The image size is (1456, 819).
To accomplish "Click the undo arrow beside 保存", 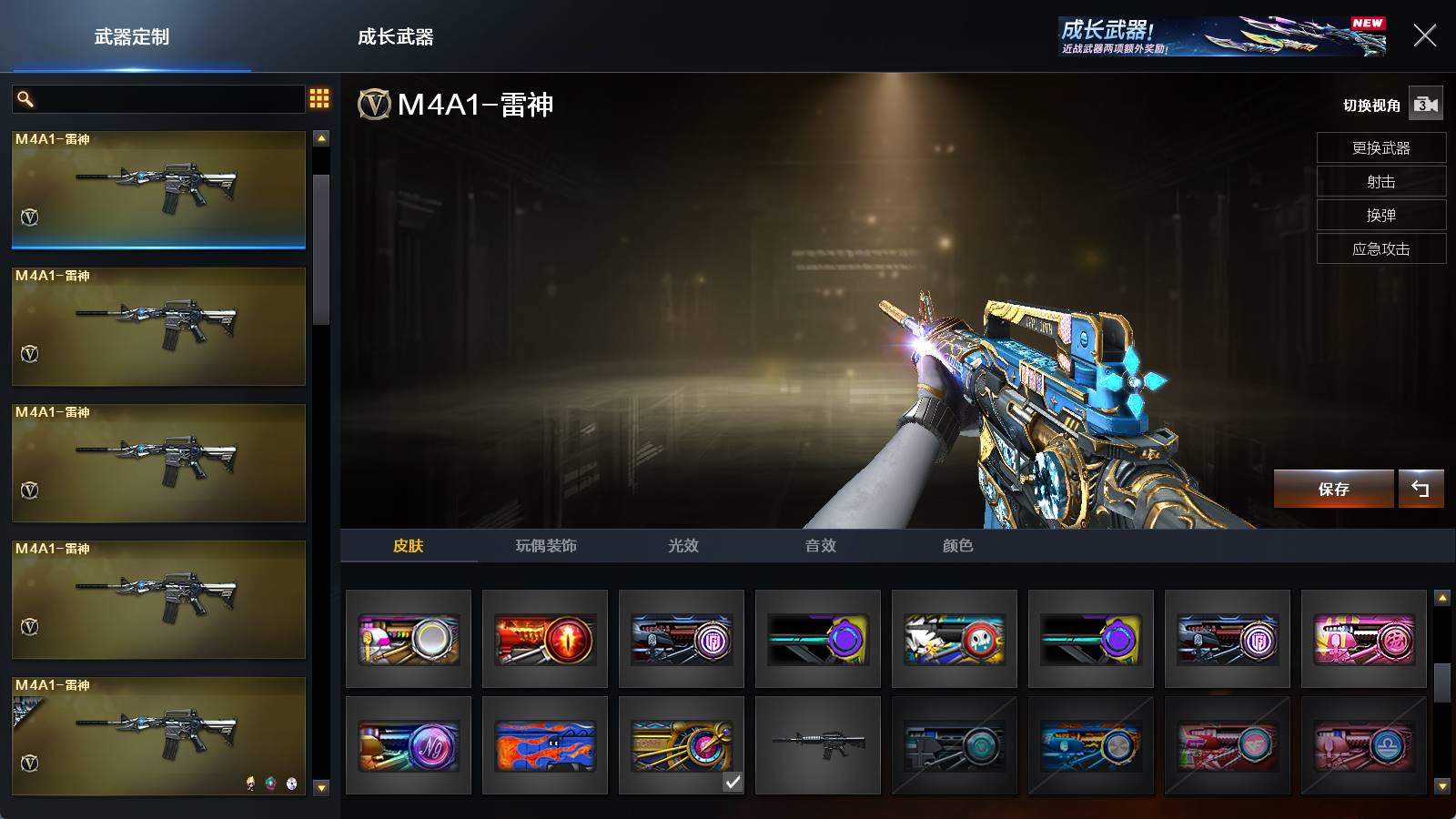I will click(1421, 489).
